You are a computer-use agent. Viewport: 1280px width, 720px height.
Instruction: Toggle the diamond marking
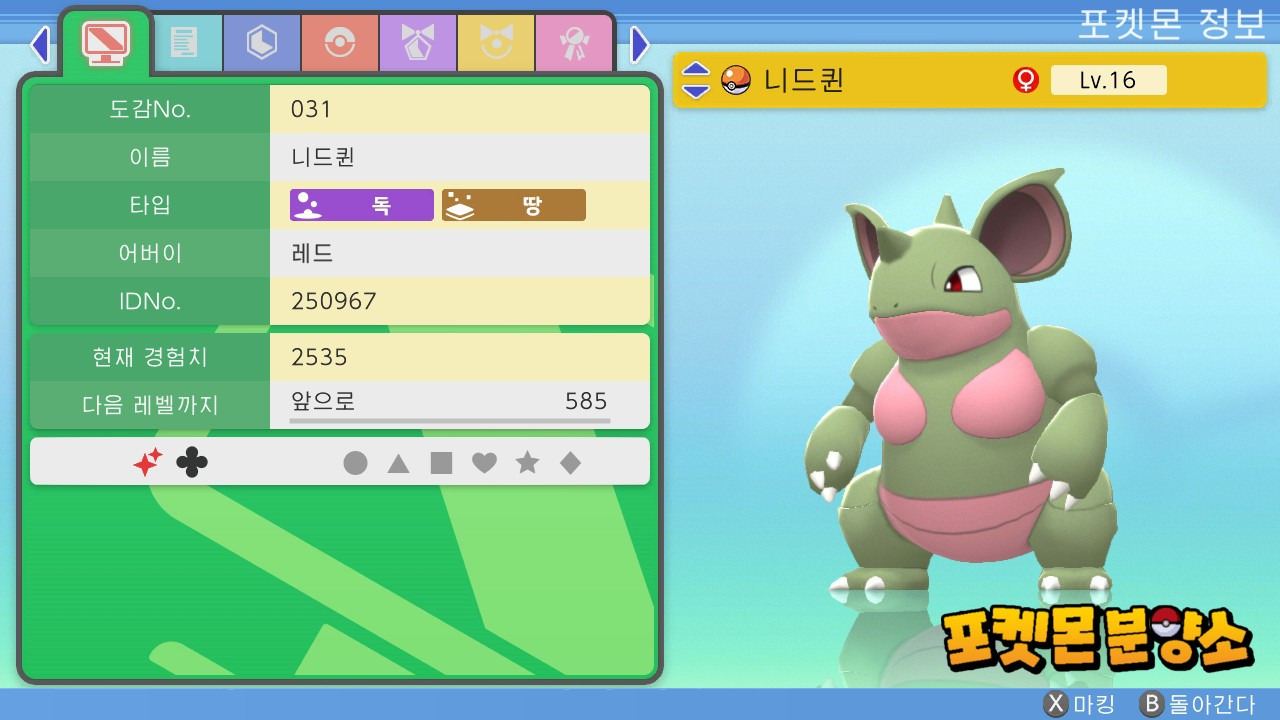click(570, 463)
